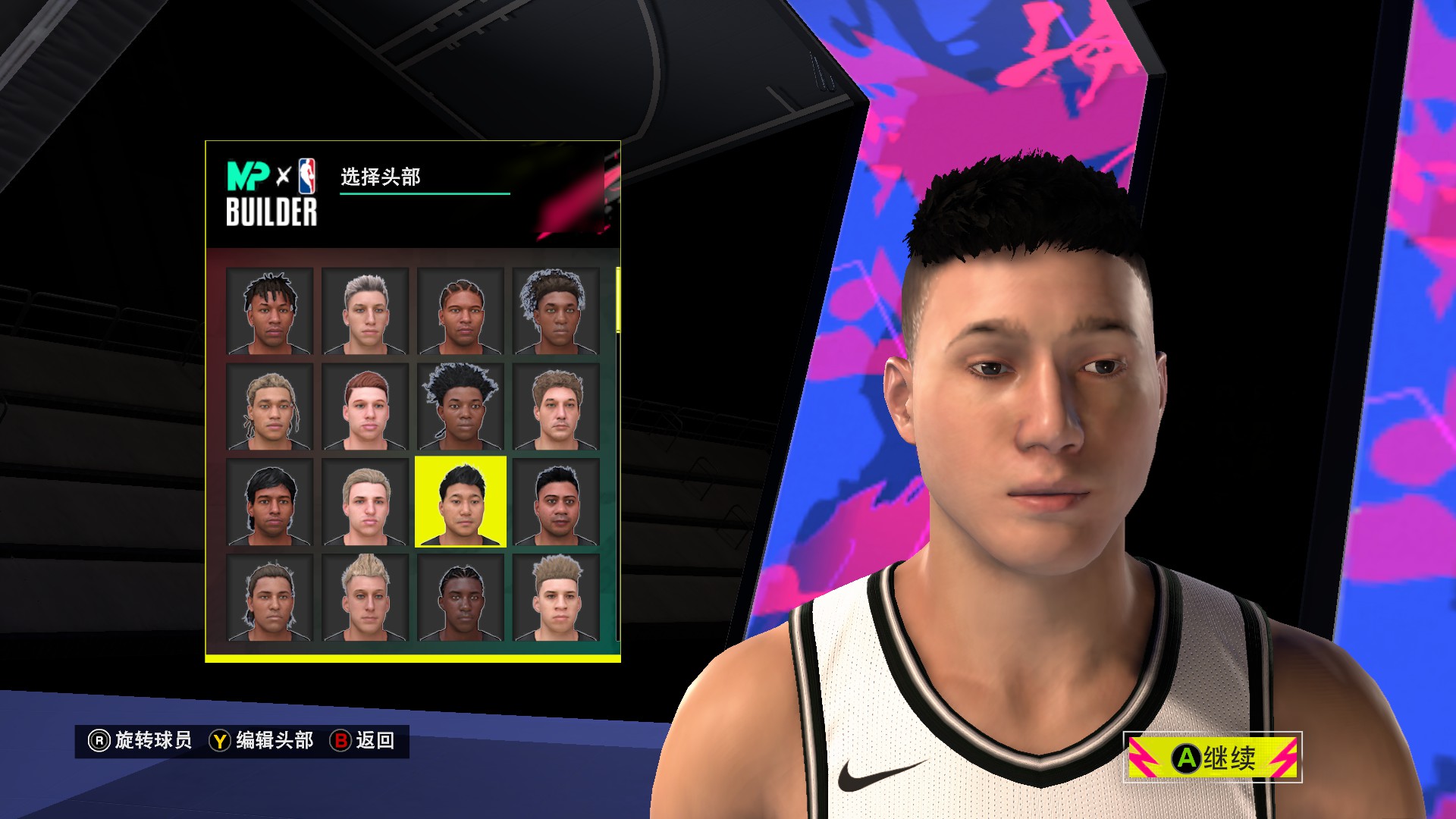Select the light-brown spiky-haired head
This screenshot has width=1456, height=819.
tap(557, 598)
